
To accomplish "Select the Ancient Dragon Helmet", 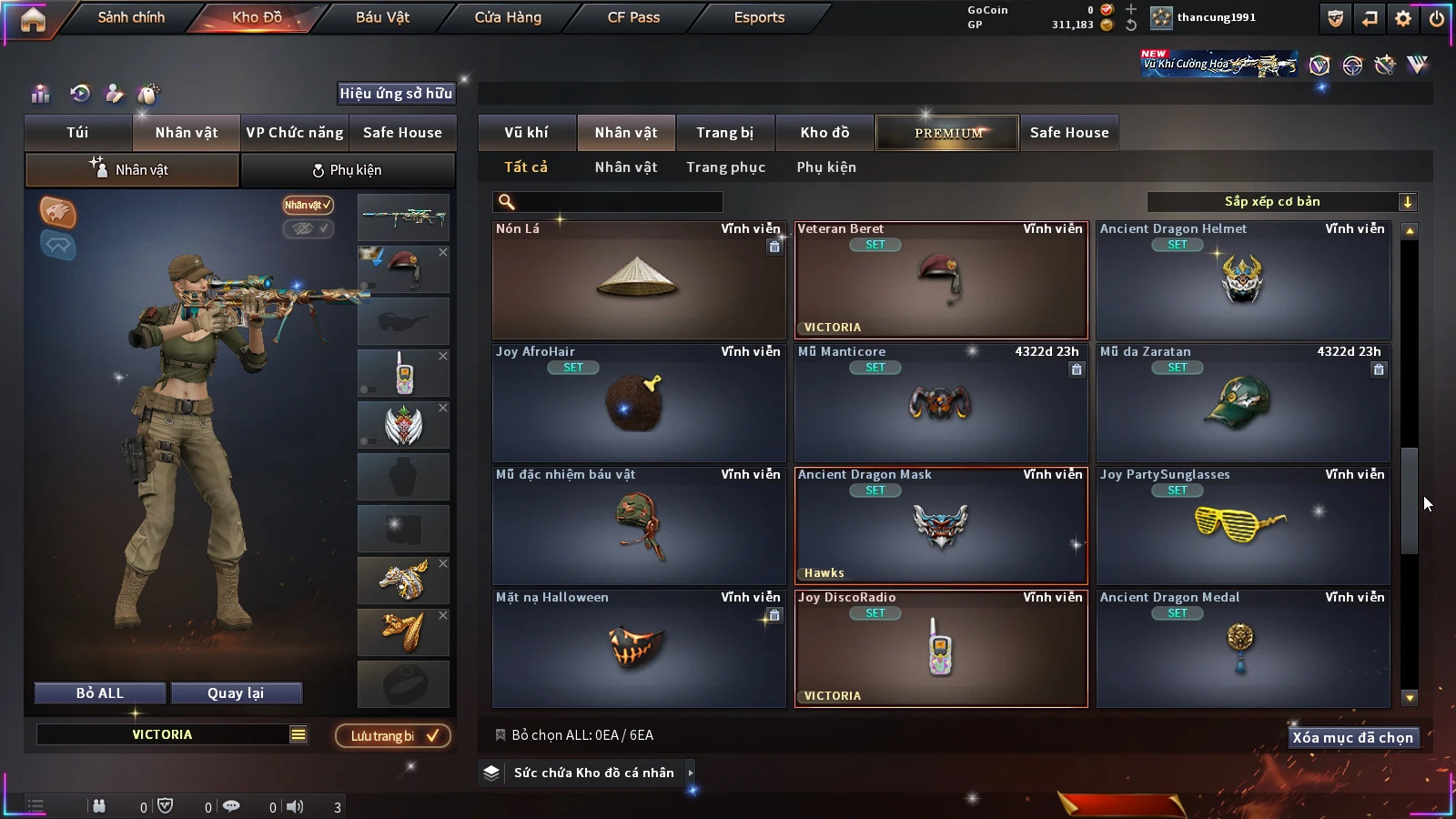I will [1242, 280].
